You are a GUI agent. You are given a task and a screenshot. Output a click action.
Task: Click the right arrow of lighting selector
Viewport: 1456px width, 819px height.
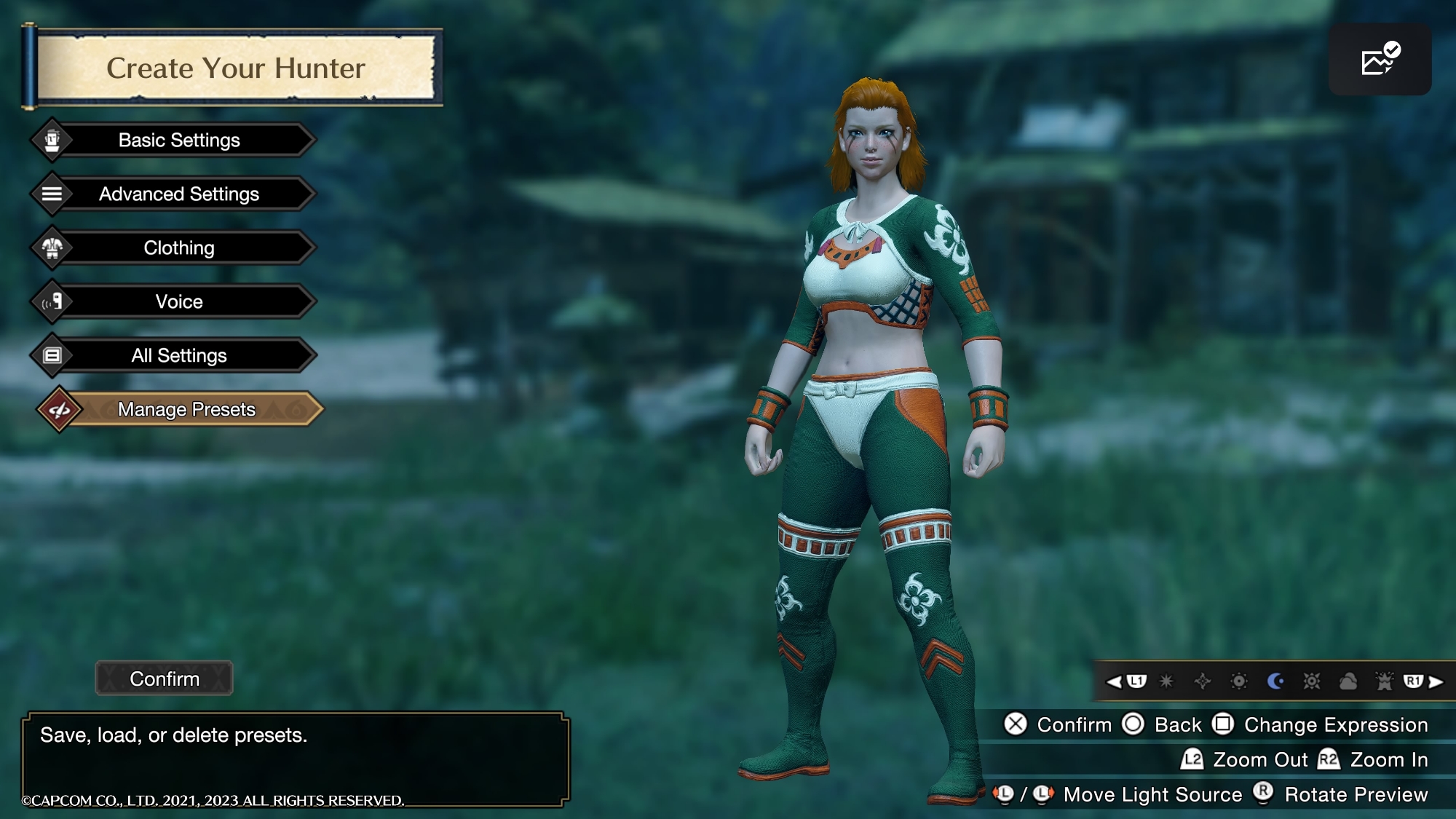(1436, 681)
